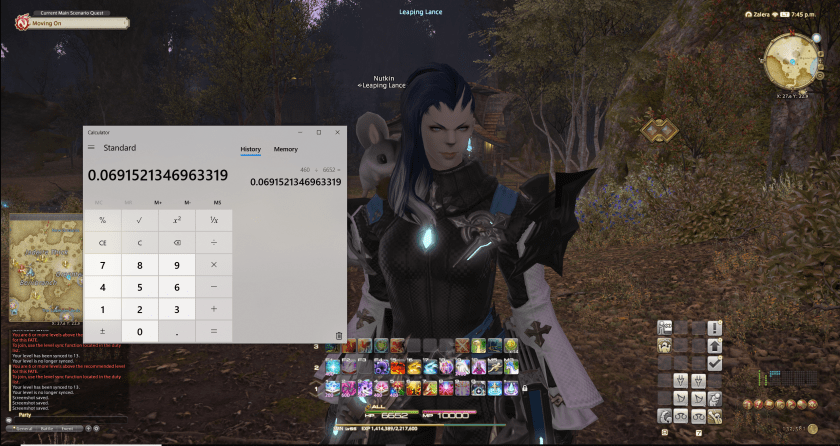Select the exclamation mark hotbar icon
The image size is (840, 446).
[x=714, y=328]
